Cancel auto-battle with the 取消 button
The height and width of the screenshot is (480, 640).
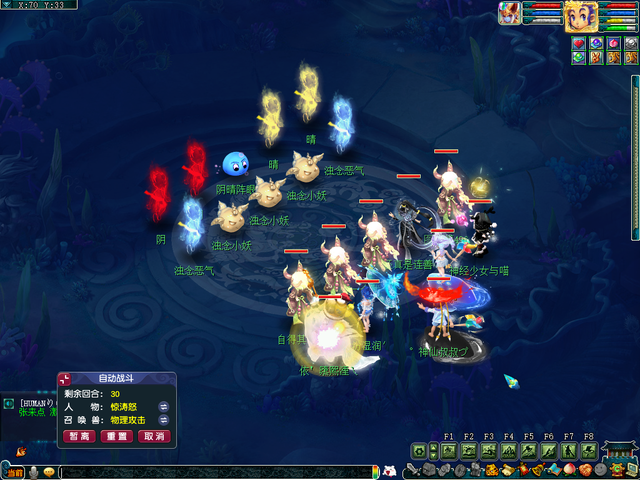click(x=153, y=436)
